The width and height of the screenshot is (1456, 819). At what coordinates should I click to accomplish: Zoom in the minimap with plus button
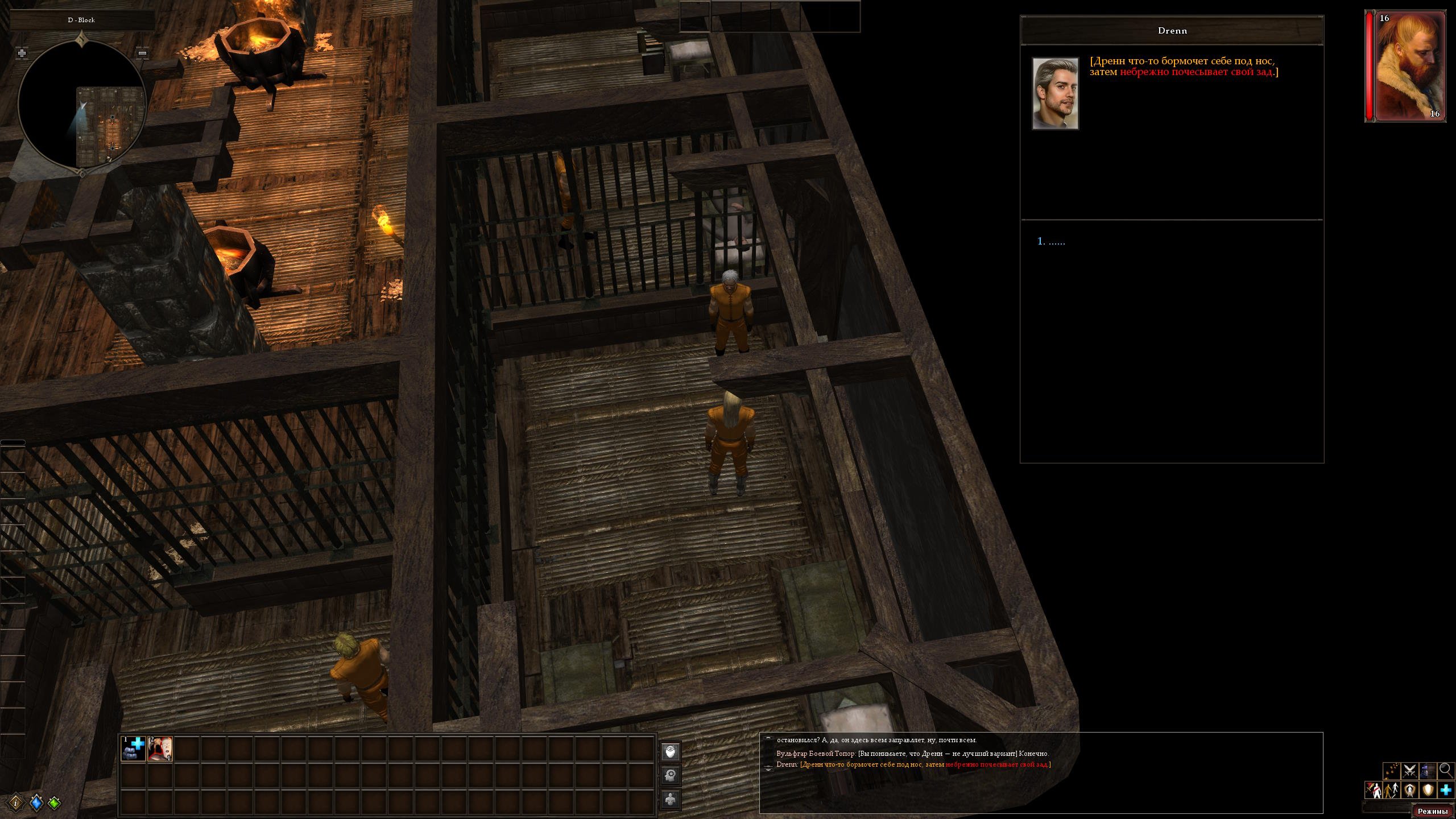[x=22, y=53]
